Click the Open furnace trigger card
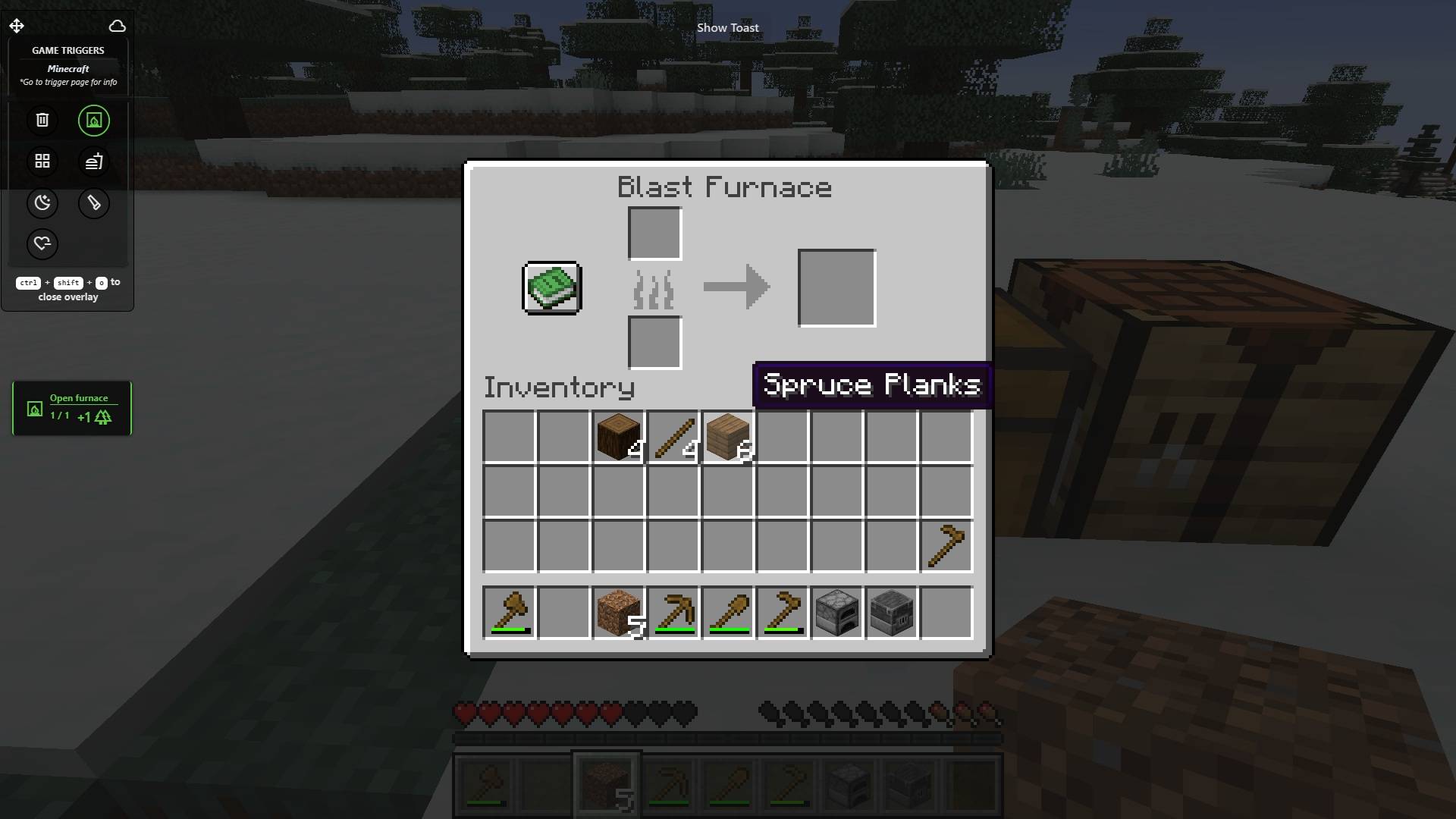1456x819 pixels. [x=72, y=408]
